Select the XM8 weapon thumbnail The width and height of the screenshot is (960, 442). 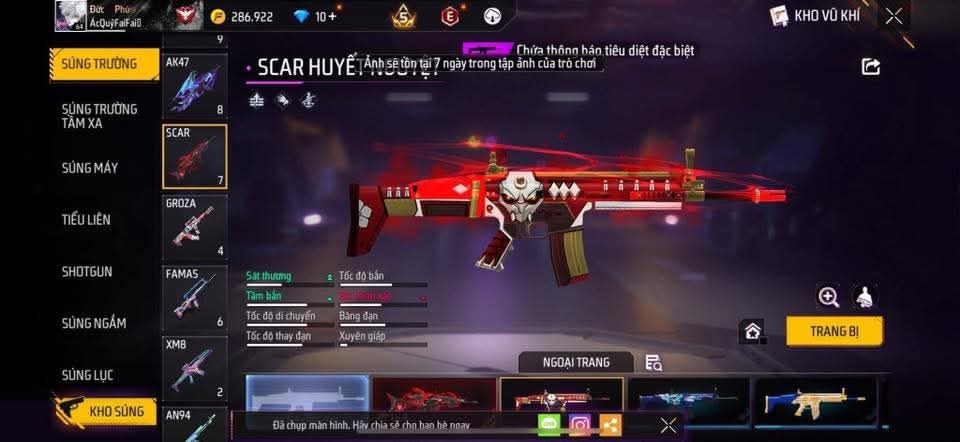pyautogui.click(x=194, y=367)
